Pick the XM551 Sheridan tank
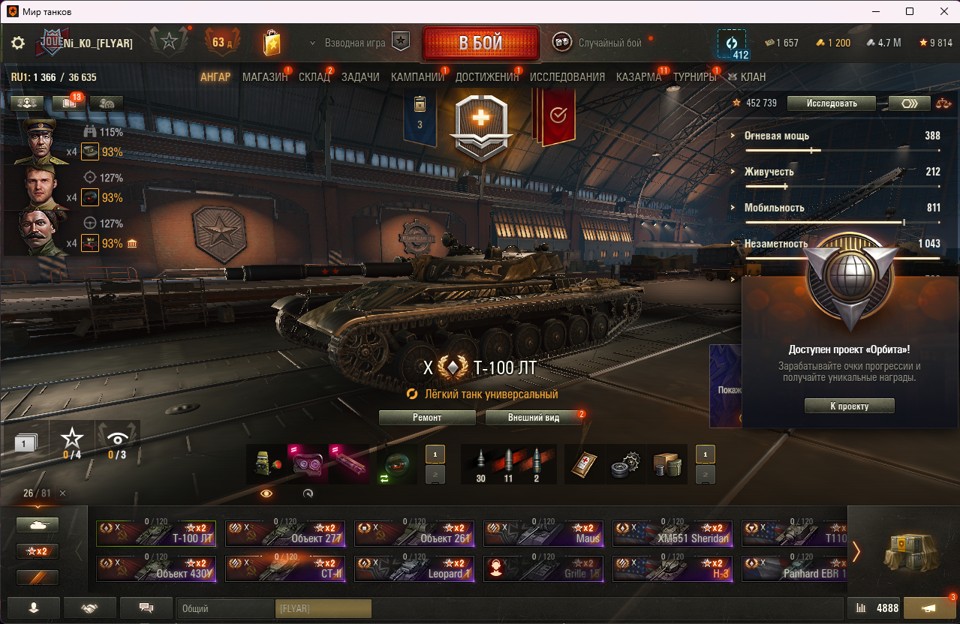 click(x=674, y=533)
